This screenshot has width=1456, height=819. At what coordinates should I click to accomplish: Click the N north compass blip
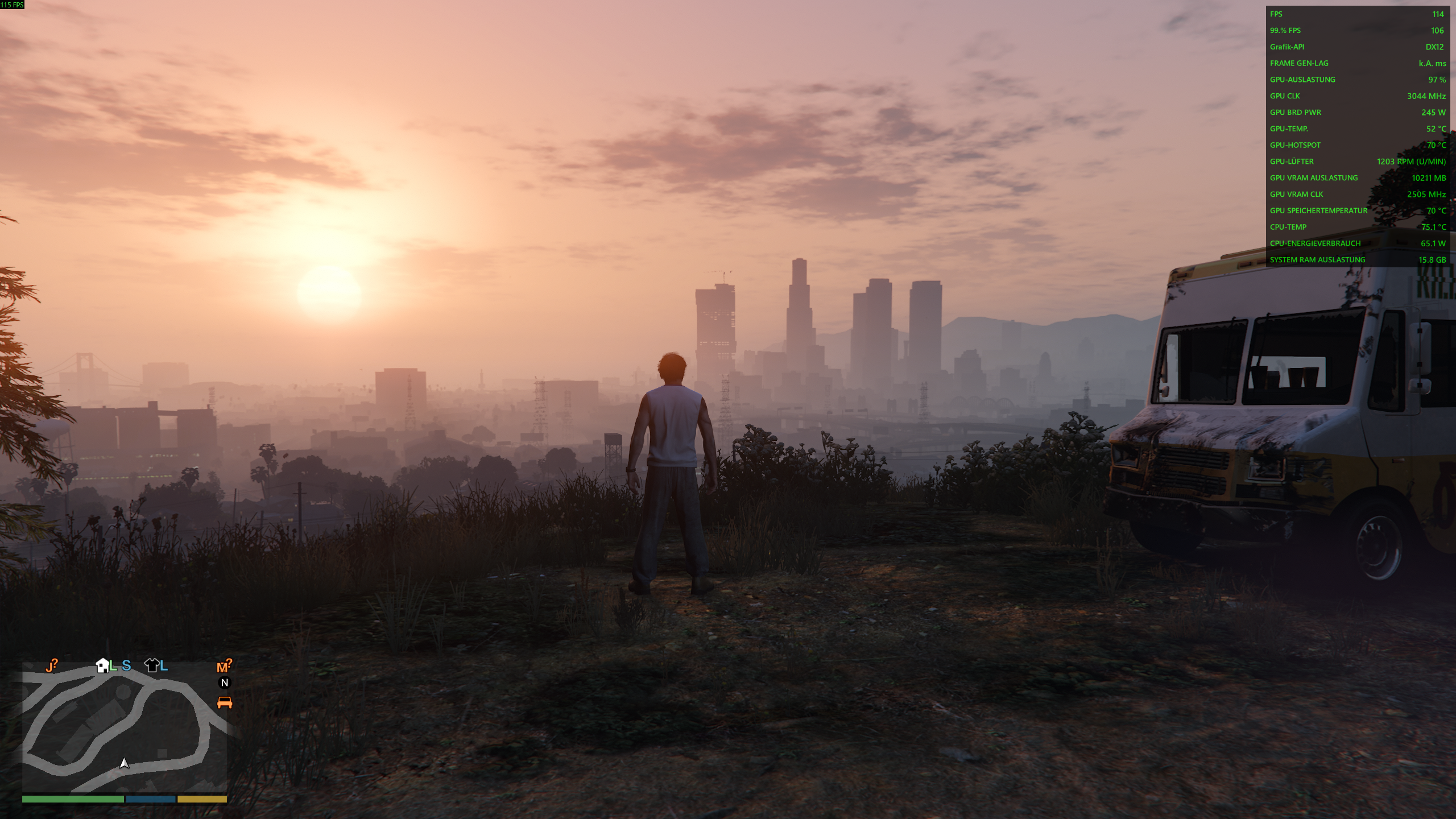225,682
